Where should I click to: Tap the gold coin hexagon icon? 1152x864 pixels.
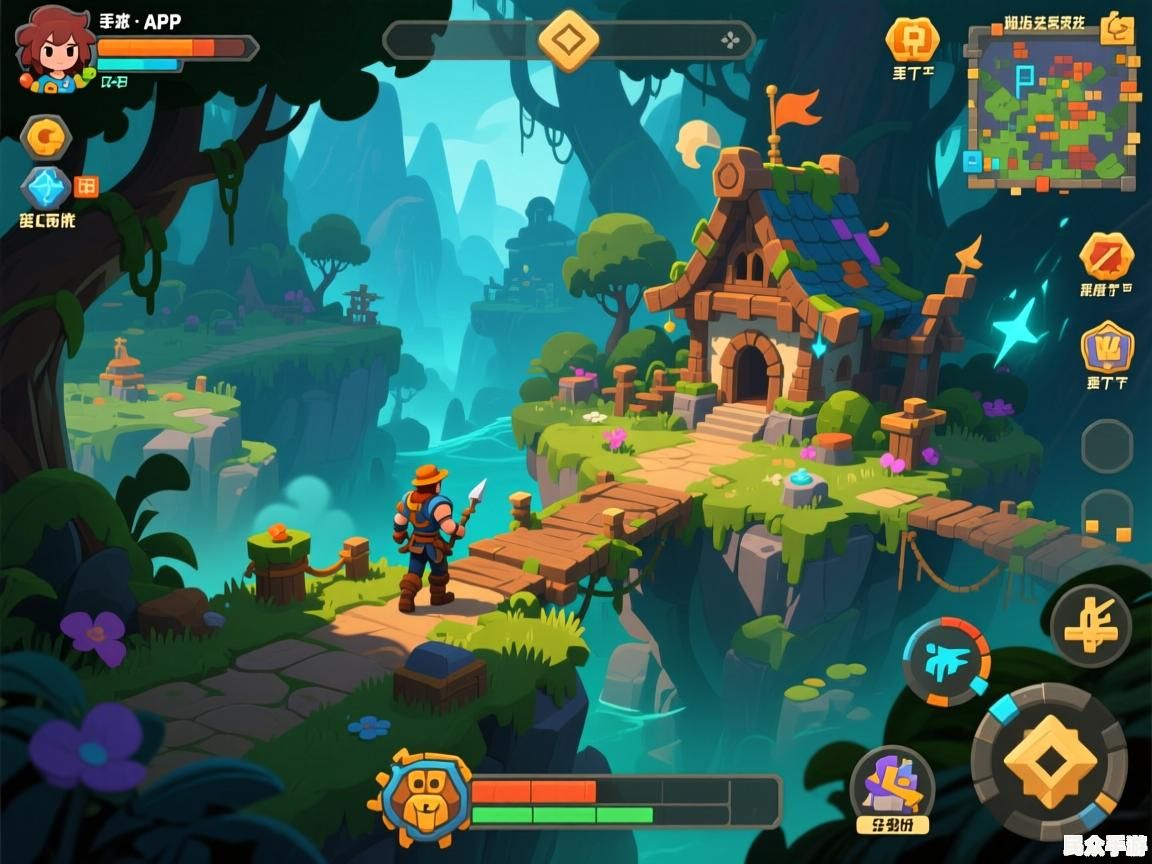[46, 137]
